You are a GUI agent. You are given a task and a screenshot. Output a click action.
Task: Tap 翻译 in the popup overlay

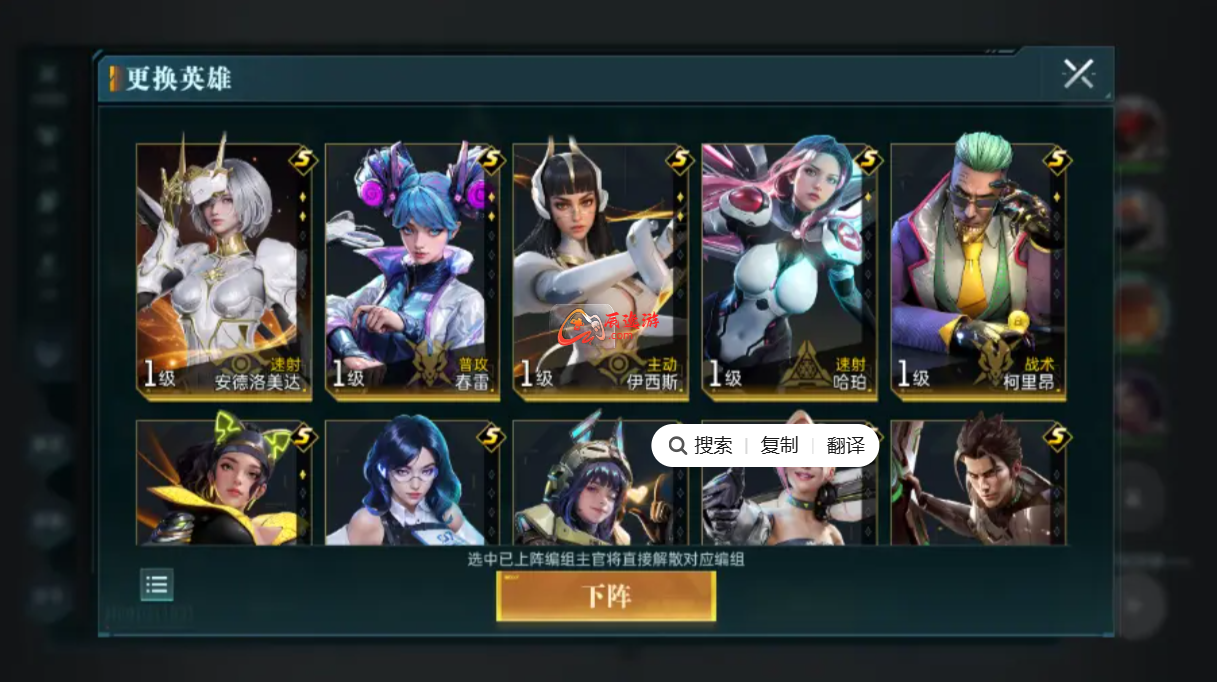[x=846, y=446]
